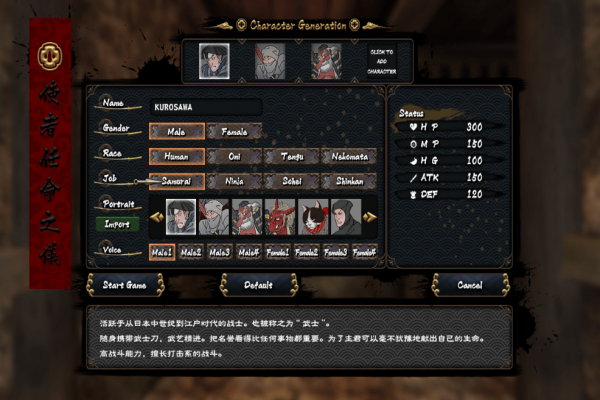Image resolution: width=600 pixels, height=400 pixels.
Task: Choose the Female1 voice
Action: click(x=278, y=252)
